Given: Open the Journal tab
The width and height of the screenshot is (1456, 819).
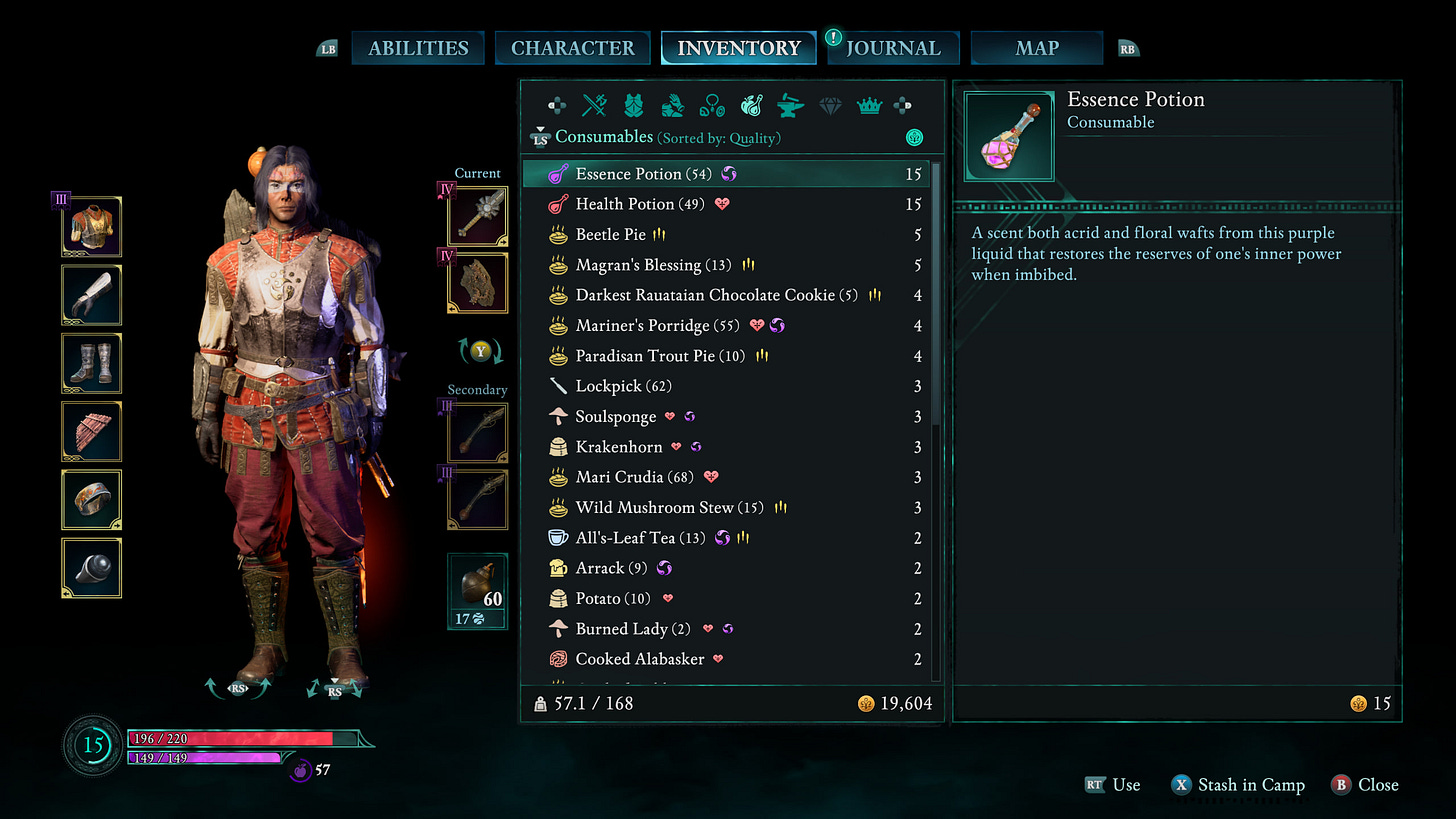Looking at the screenshot, I should [893, 48].
